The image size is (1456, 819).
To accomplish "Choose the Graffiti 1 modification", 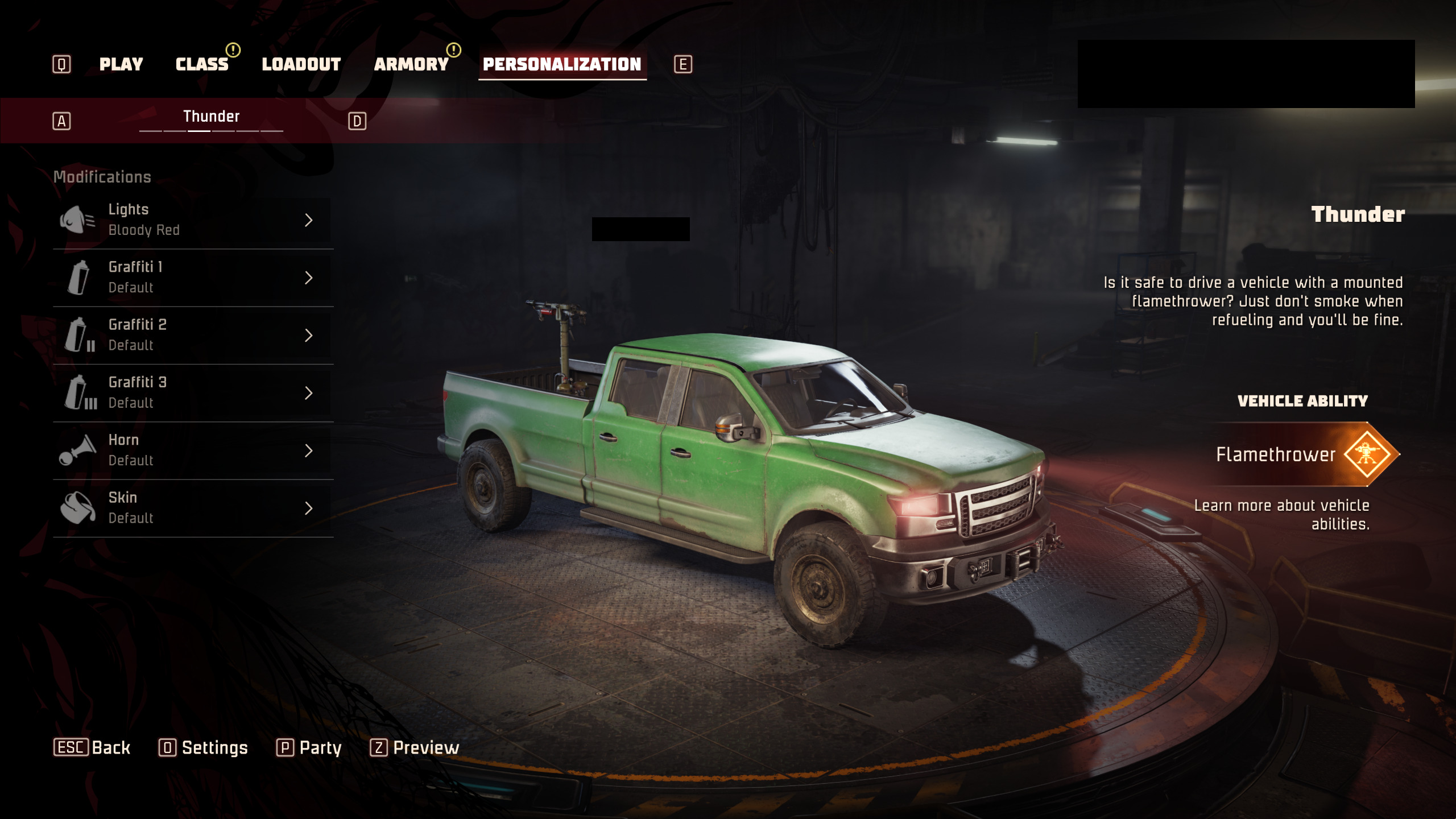I will (x=192, y=278).
